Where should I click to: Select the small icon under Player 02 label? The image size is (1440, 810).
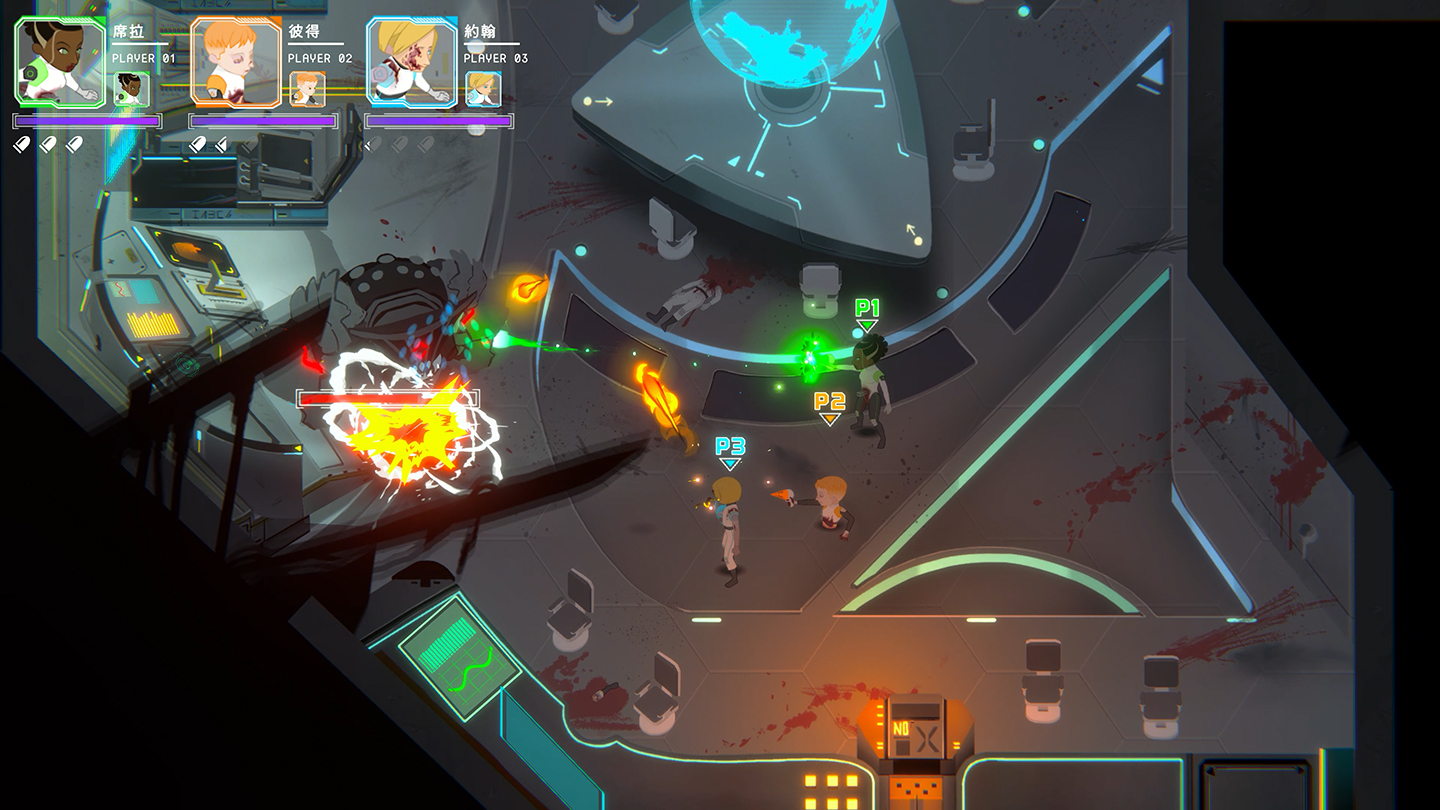307,88
